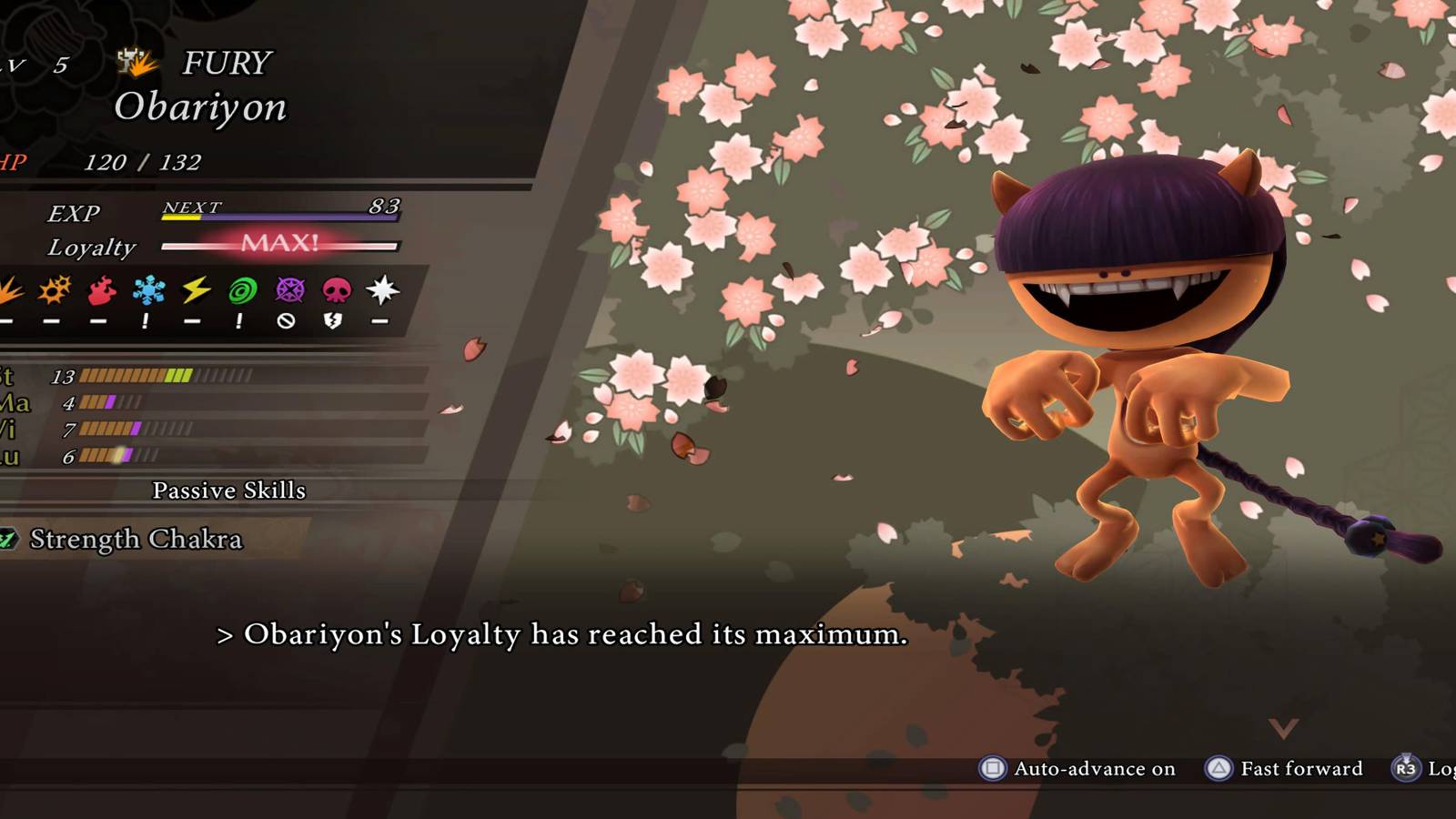Click the R3 button icon near Log
The height and width of the screenshot is (819, 1456).
pyautogui.click(x=1404, y=769)
